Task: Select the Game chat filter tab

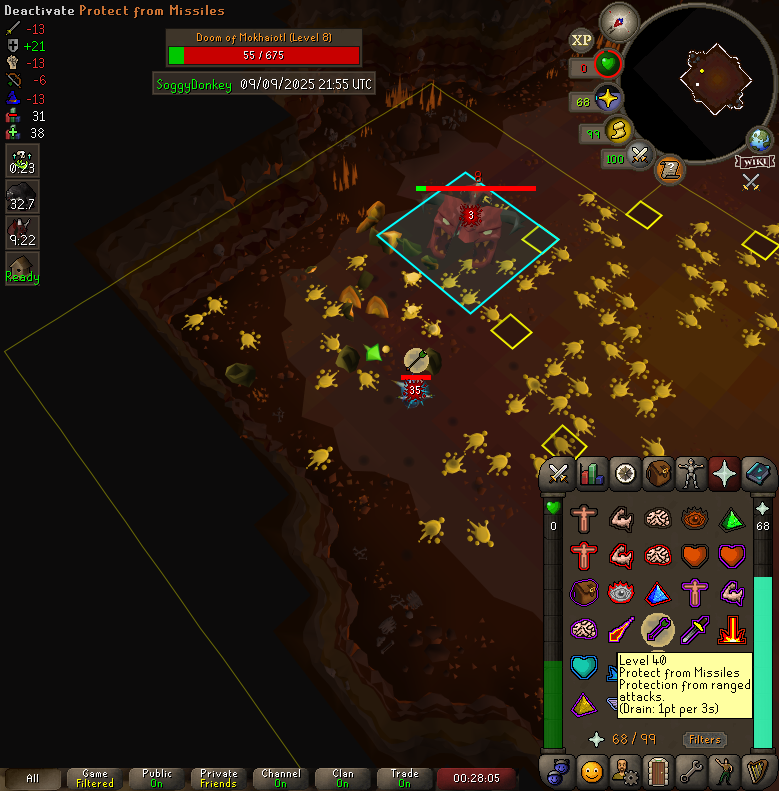Action: pyautogui.click(x=95, y=778)
